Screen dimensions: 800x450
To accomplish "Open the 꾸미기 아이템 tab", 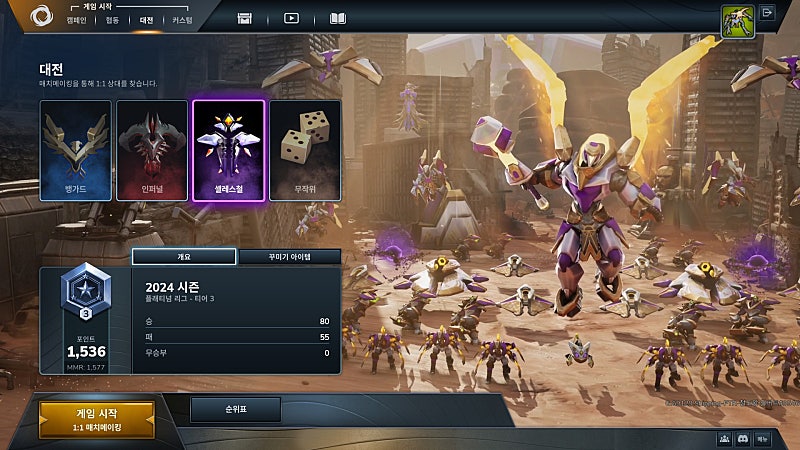I will (x=289, y=257).
